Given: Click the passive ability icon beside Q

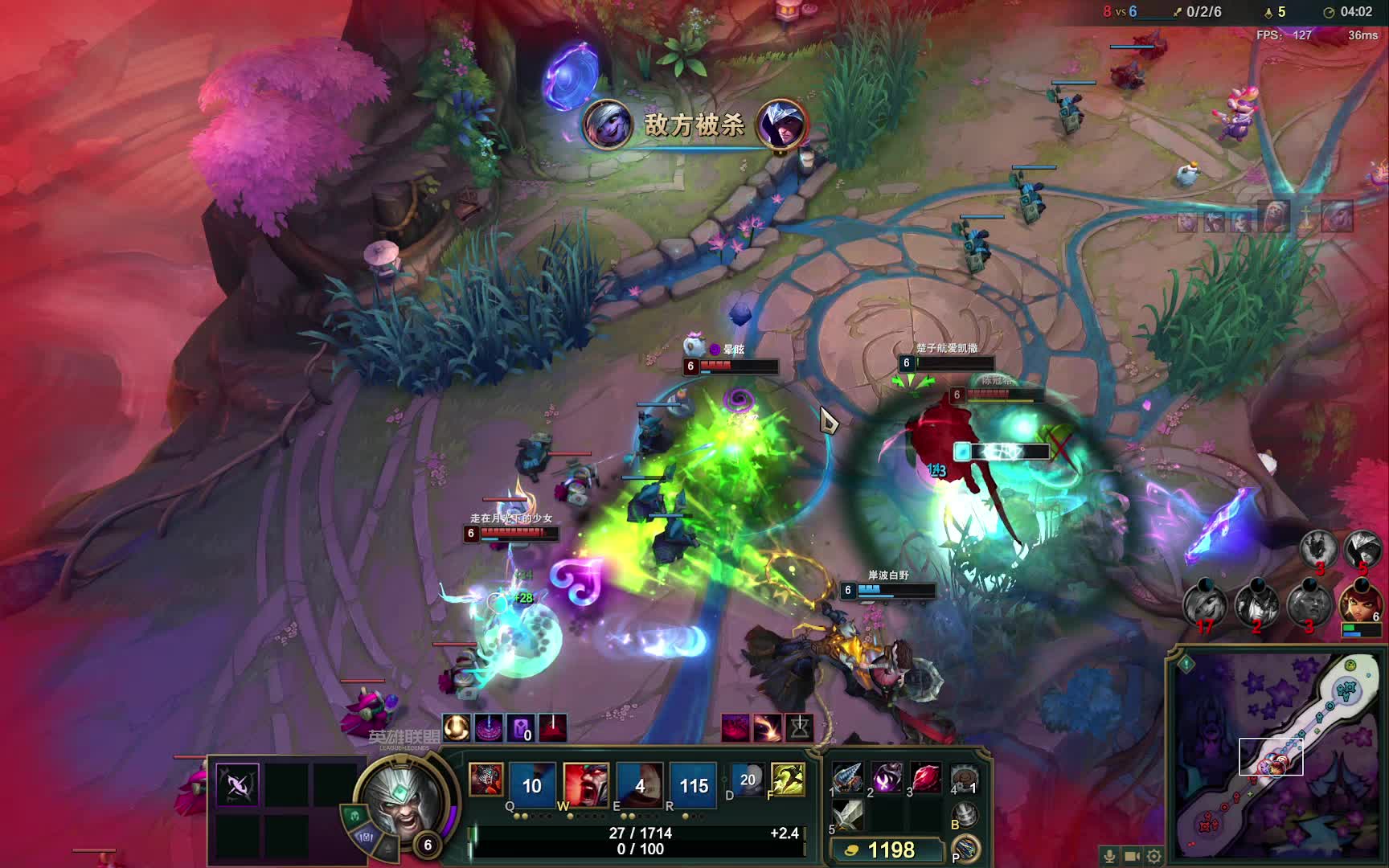Looking at the screenshot, I should [x=486, y=780].
